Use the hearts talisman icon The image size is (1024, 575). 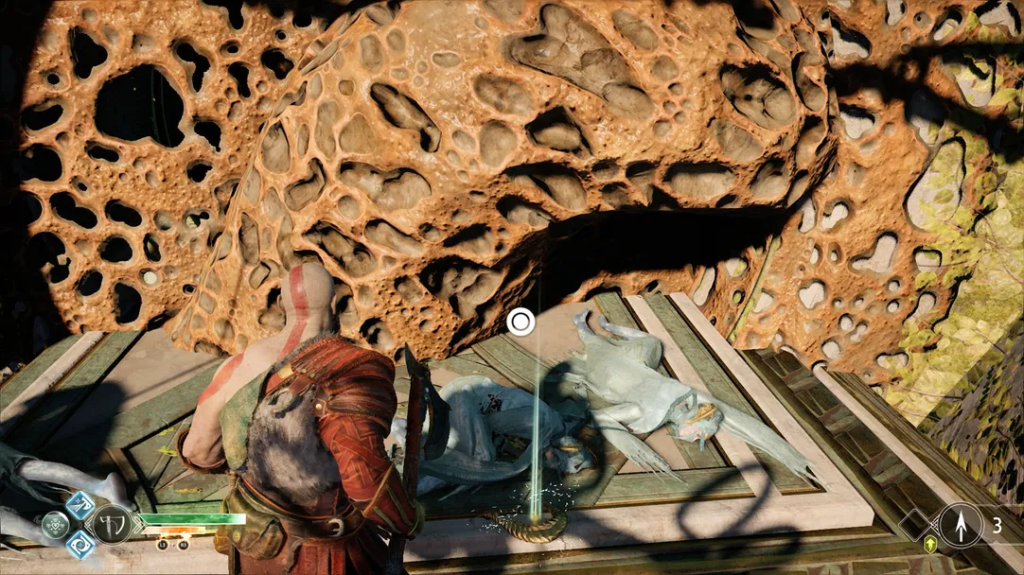(54, 524)
